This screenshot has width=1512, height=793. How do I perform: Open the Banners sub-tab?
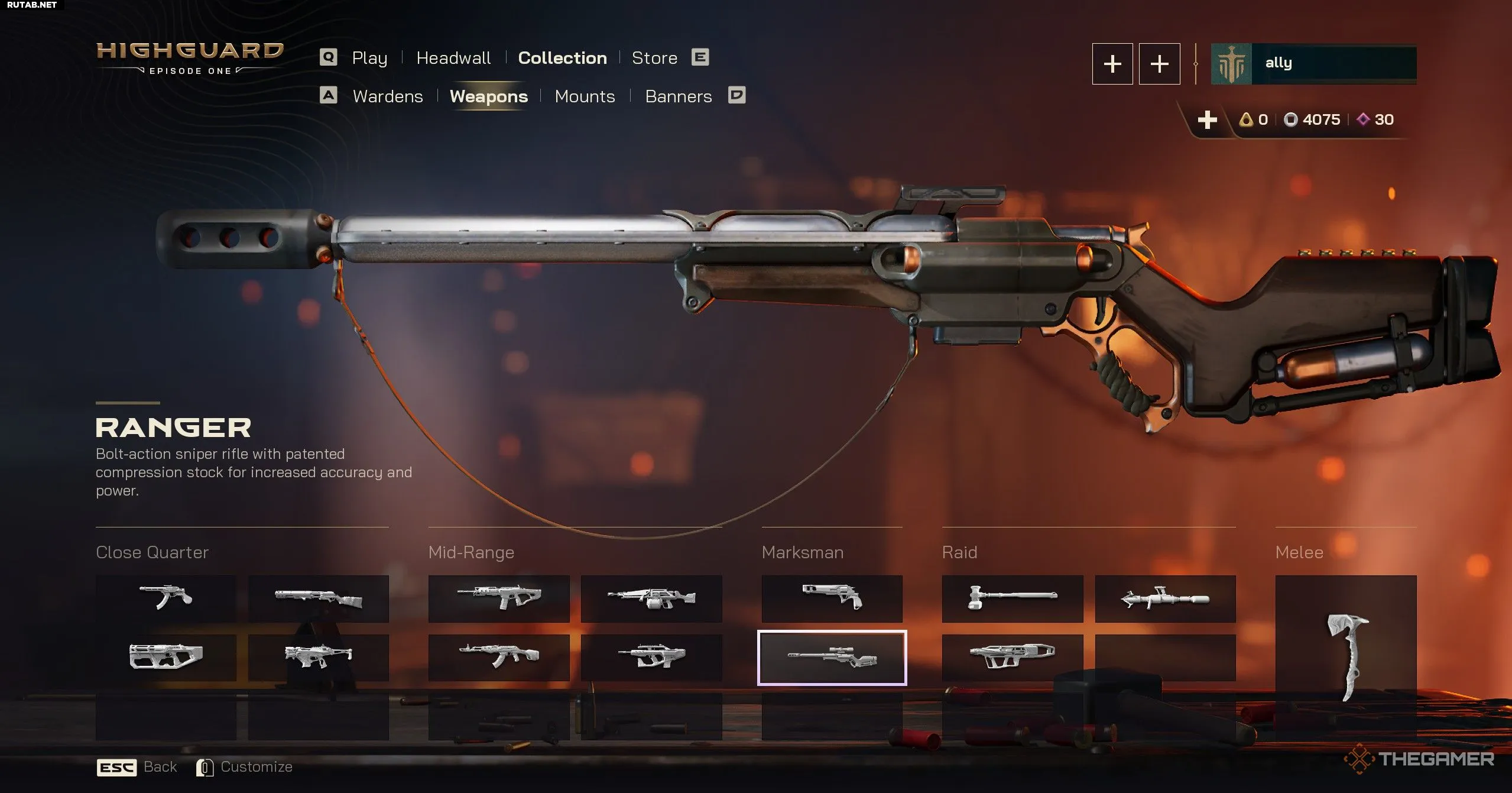(x=678, y=96)
